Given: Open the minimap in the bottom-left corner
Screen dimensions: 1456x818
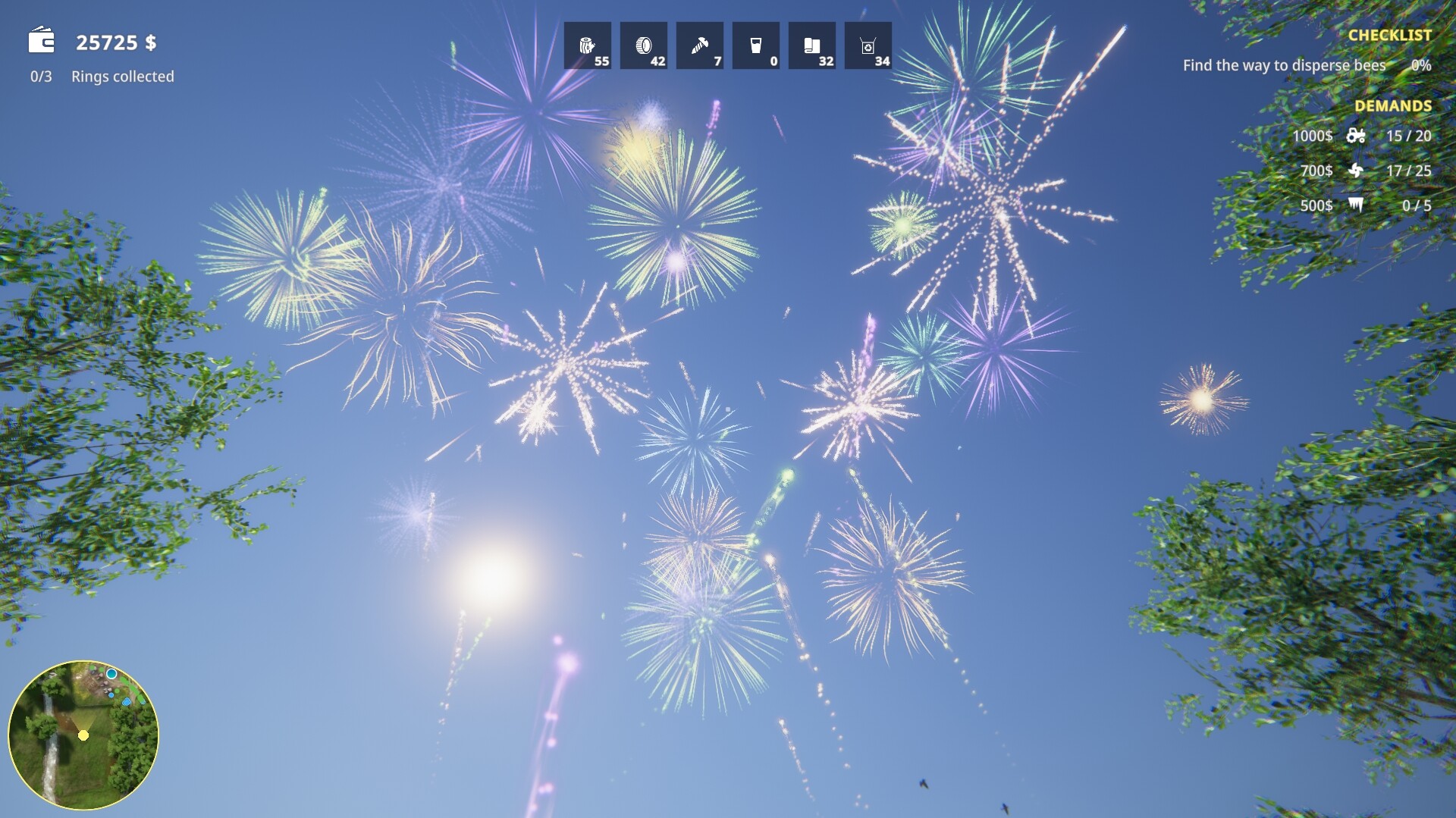Looking at the screenshot, I should tap(87, 732).
